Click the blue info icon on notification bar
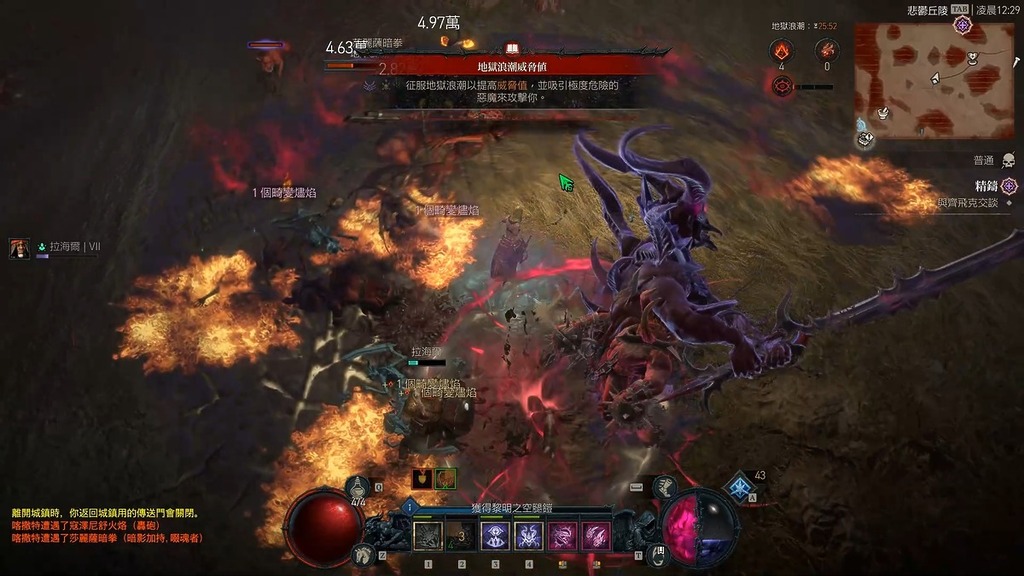Image resolution: width=1024 pixels, height=576 pixels. point(411,508)
